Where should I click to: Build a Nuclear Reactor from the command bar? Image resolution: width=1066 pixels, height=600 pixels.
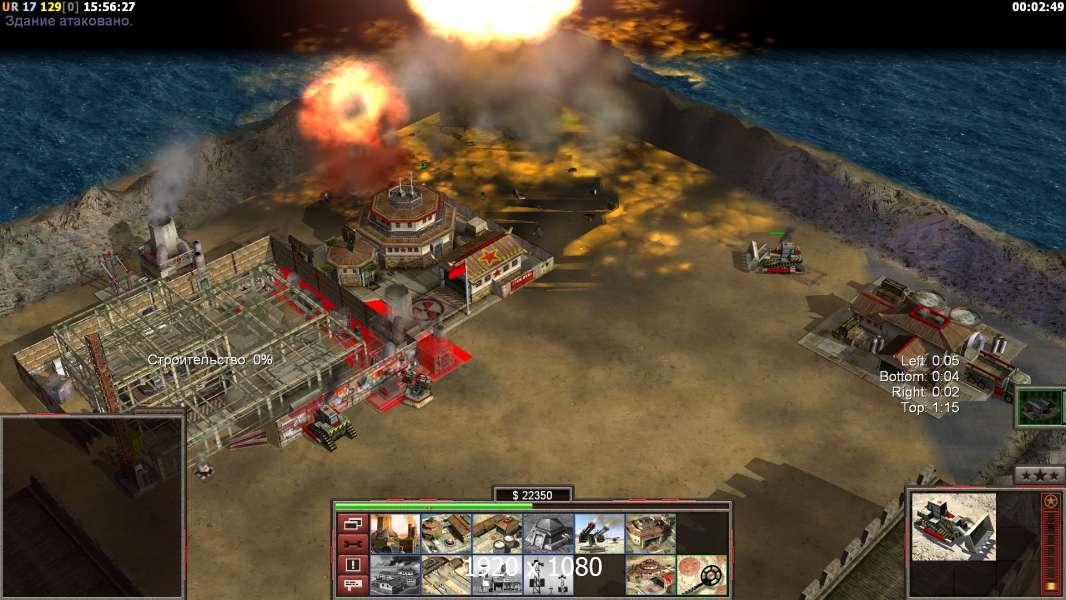[395, 534]
